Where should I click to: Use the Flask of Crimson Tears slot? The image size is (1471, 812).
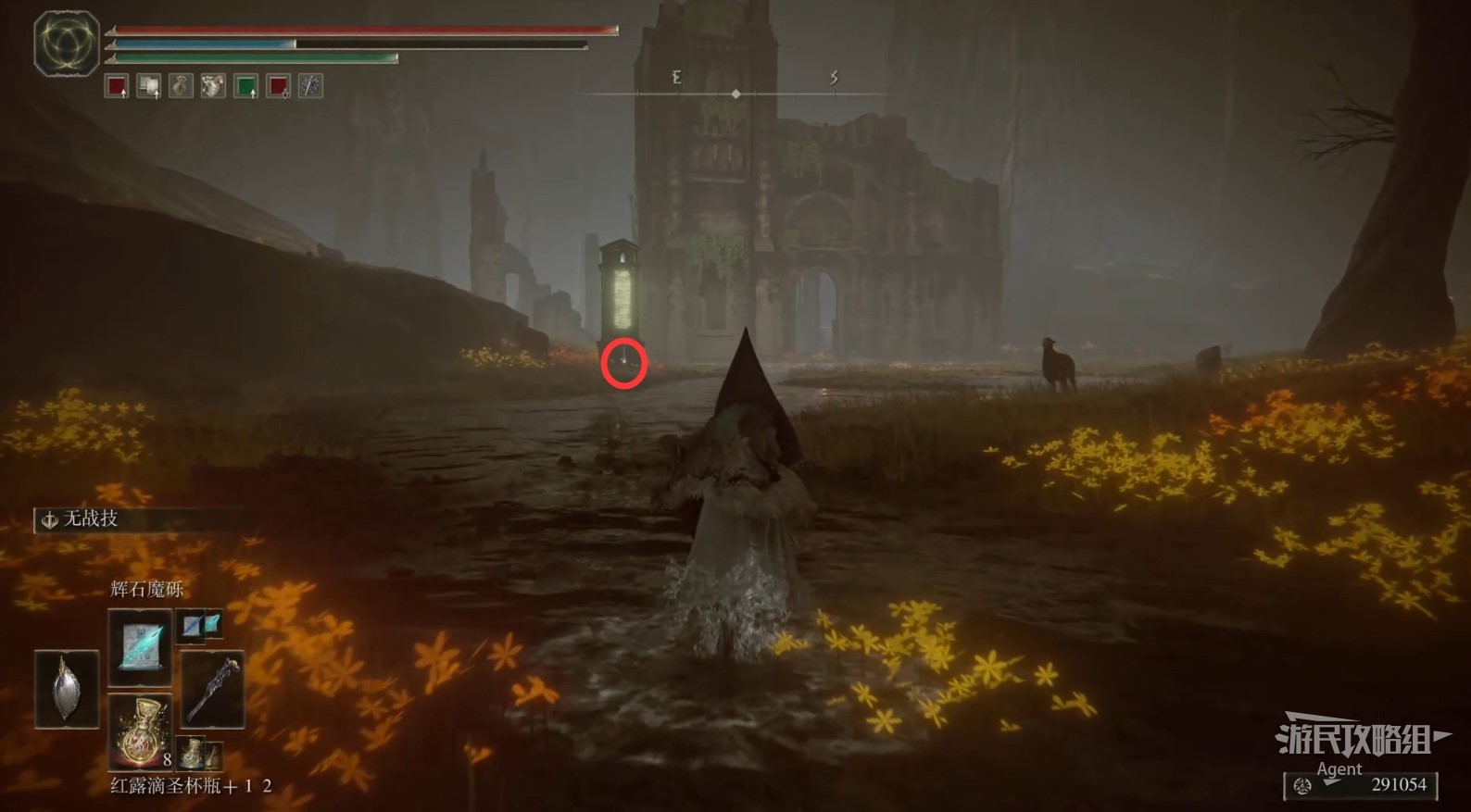140,731
